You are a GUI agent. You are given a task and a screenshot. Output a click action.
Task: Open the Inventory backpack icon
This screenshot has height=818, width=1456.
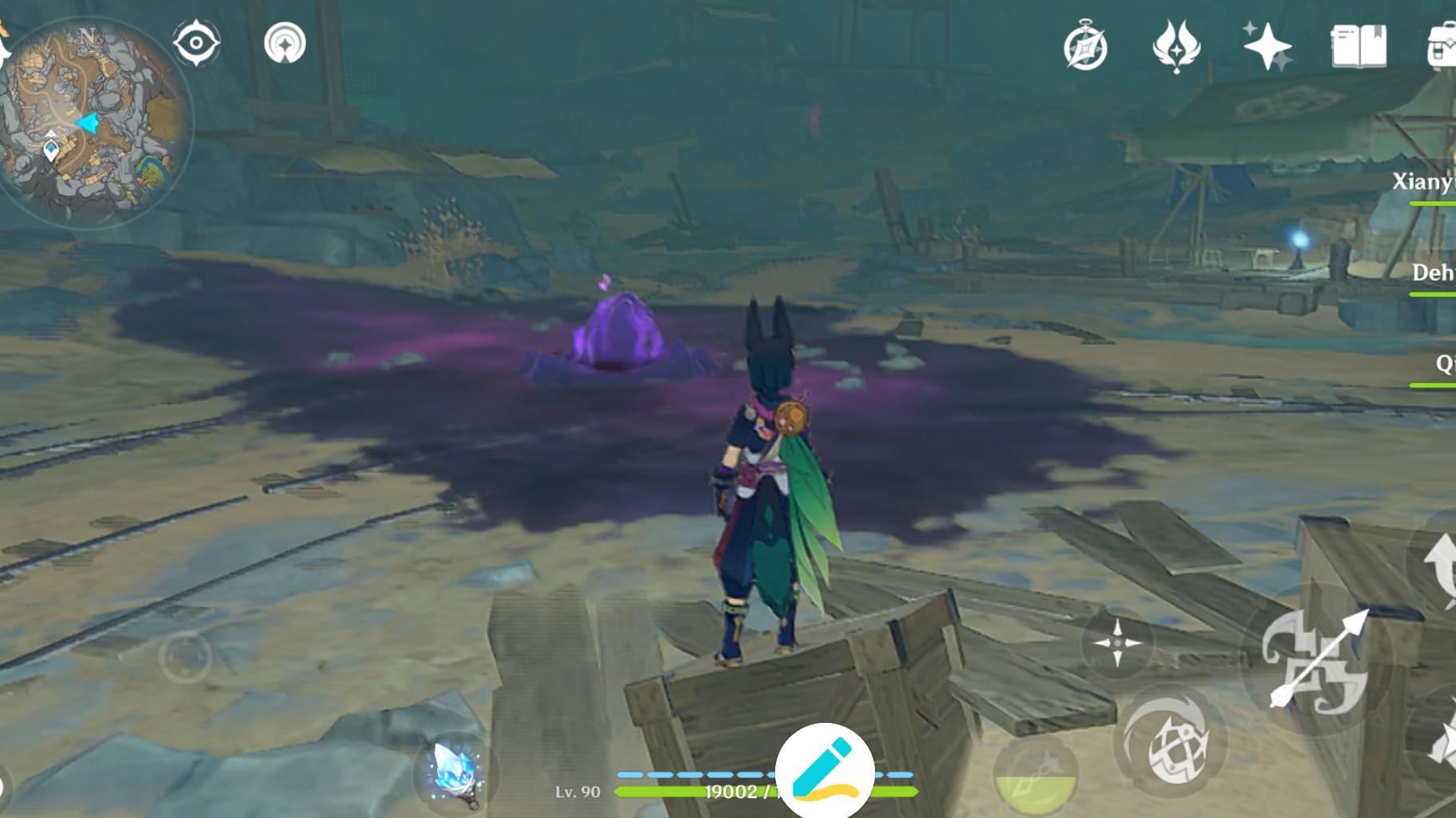(x=1442, y=46)
